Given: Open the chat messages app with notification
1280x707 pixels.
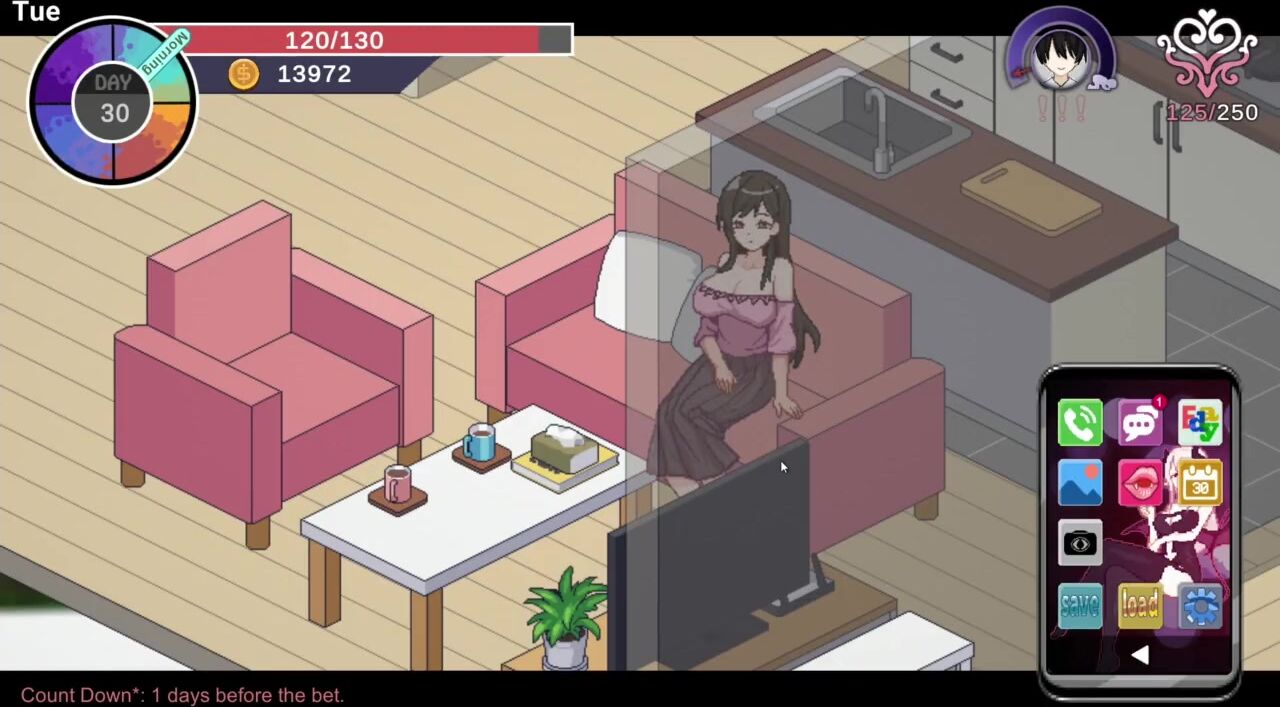Looking at the screenshot, I should point(1140,423).
